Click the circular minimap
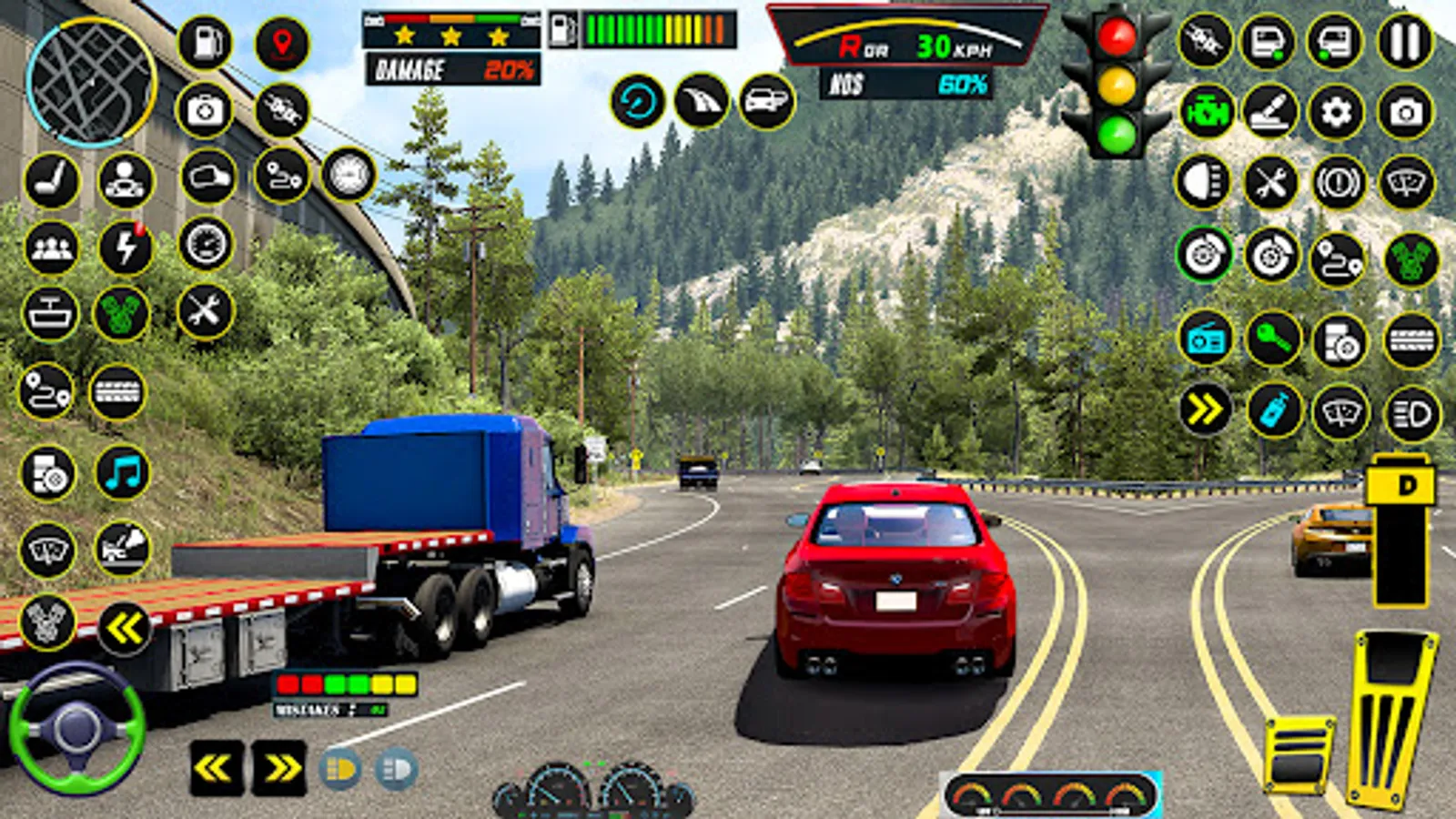Image resolution: width=1456 pixels, height=819 pixels. (x=91, y=82)
